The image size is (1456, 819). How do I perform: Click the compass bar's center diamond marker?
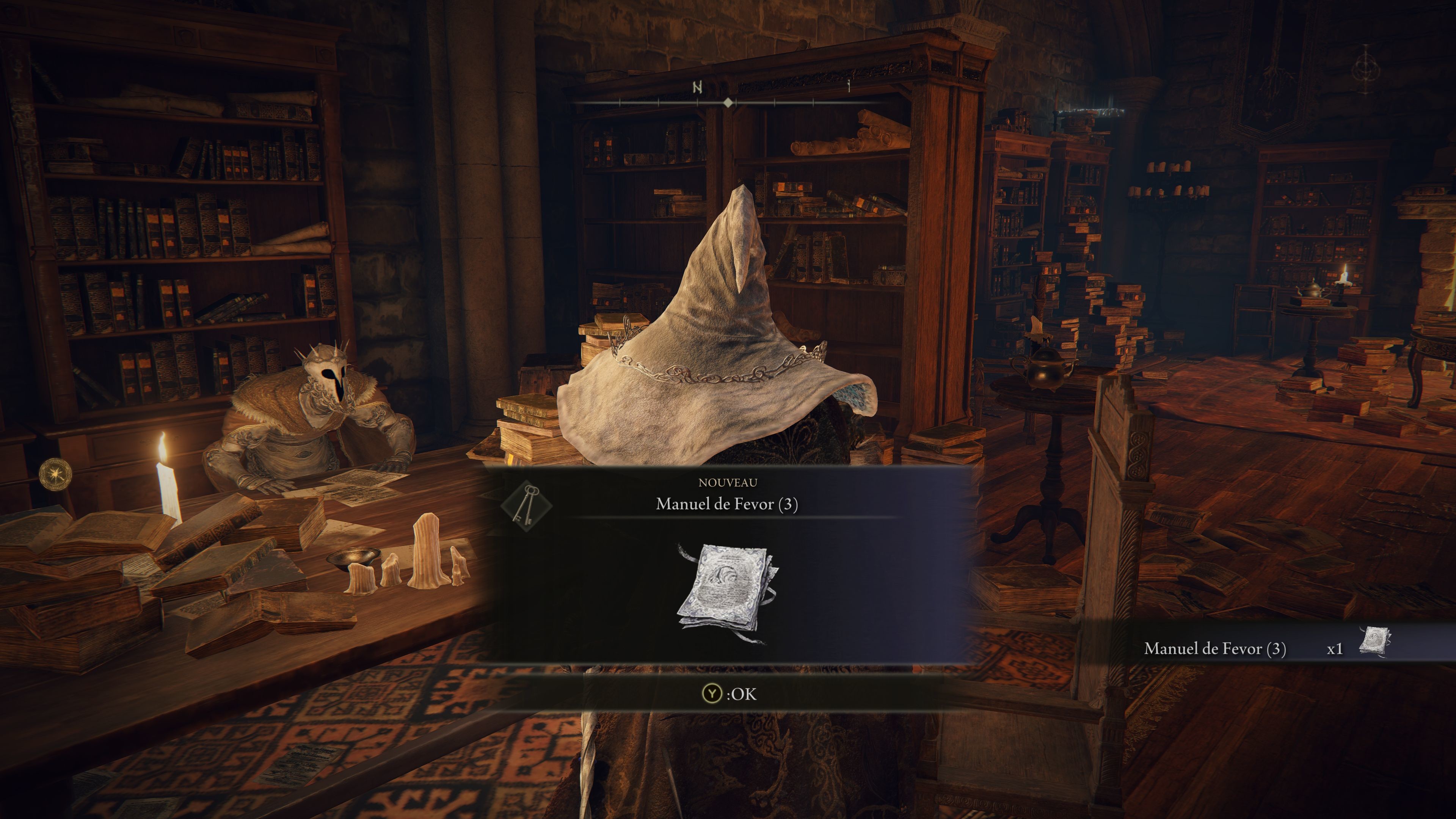(x=728, y=102)
